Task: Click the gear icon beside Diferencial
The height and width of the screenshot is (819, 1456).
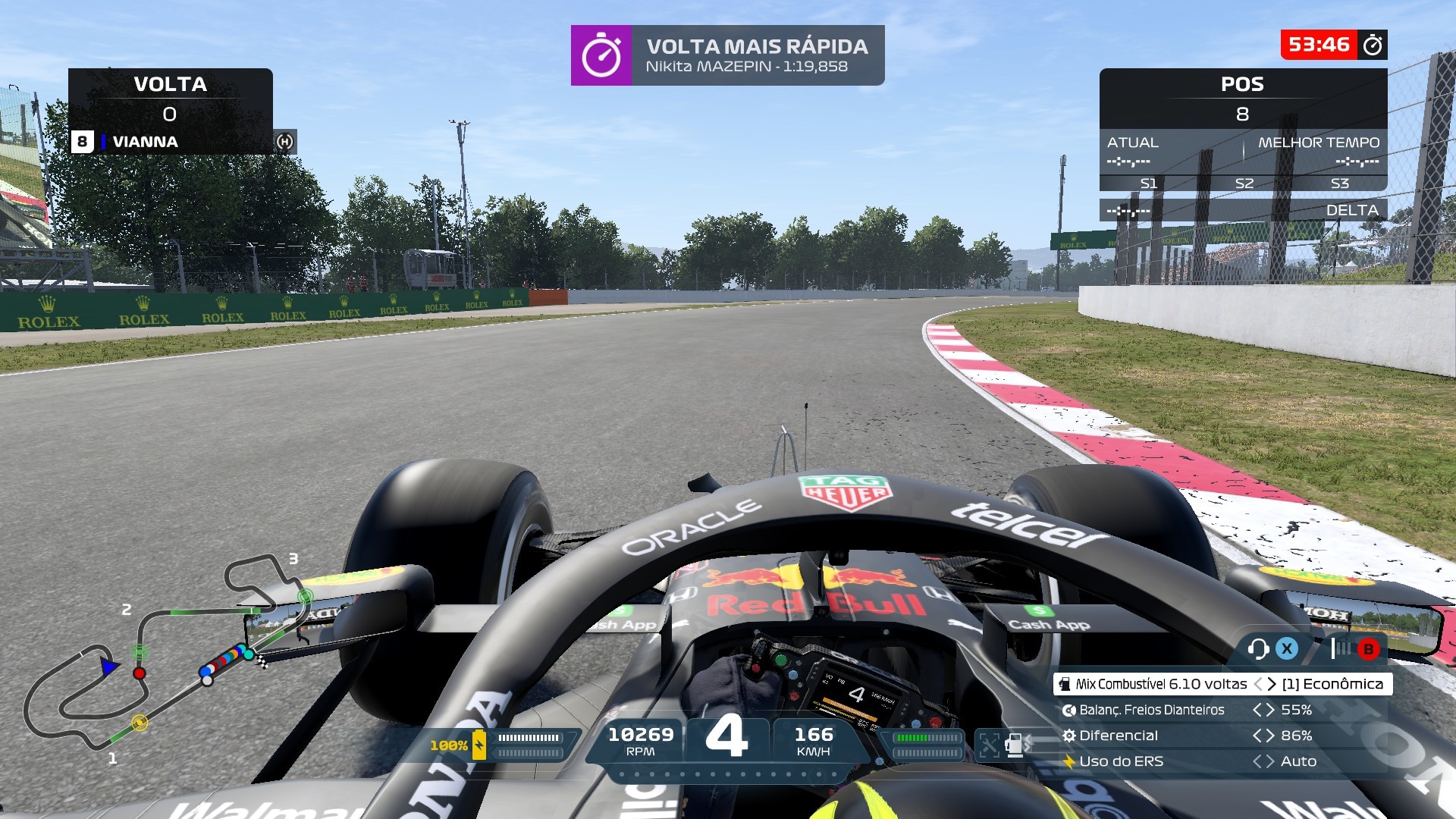Action: coord(1071,736)
